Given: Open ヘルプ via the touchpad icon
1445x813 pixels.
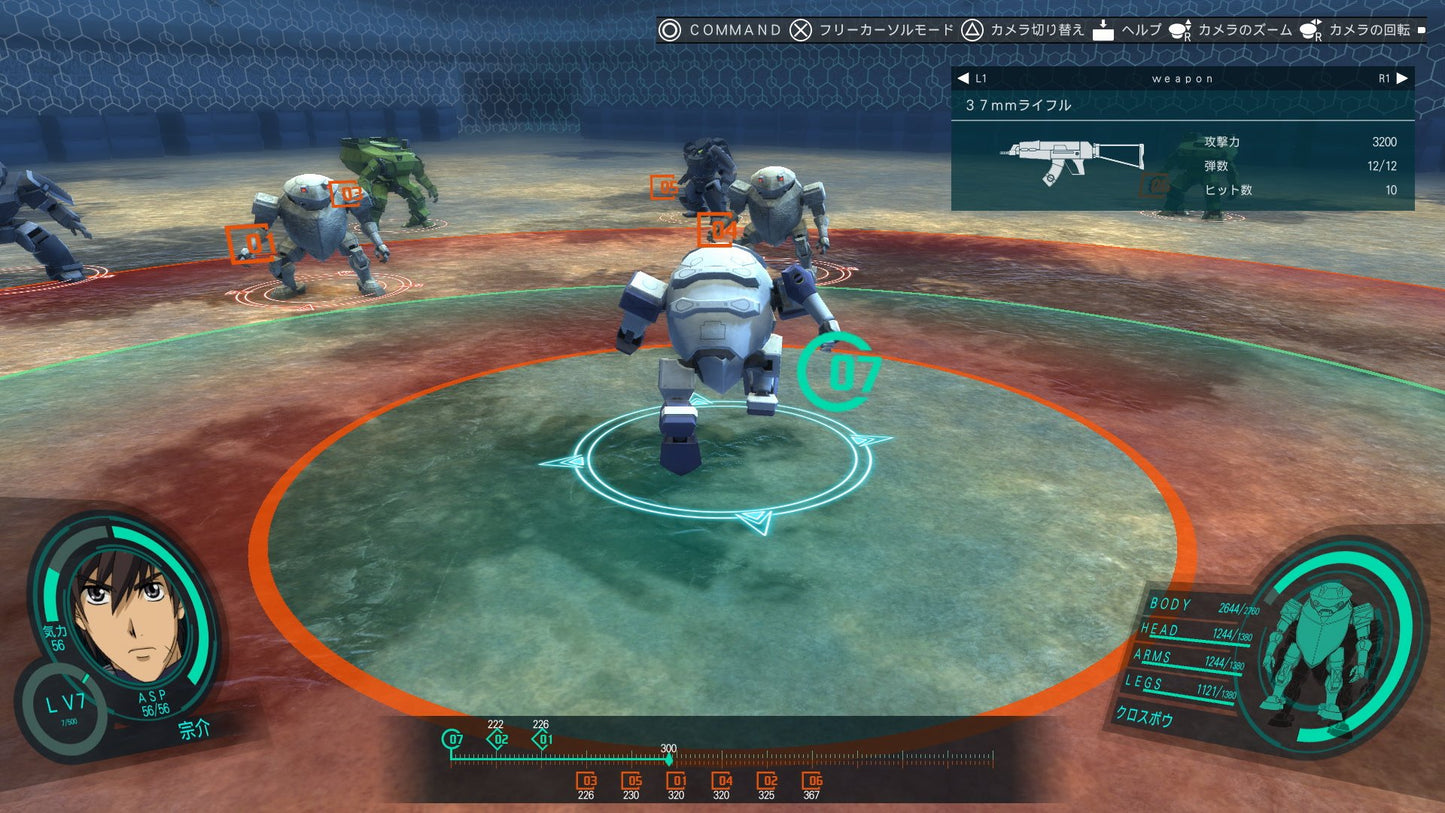Looking at the screenshot, I should (1103, 30).
